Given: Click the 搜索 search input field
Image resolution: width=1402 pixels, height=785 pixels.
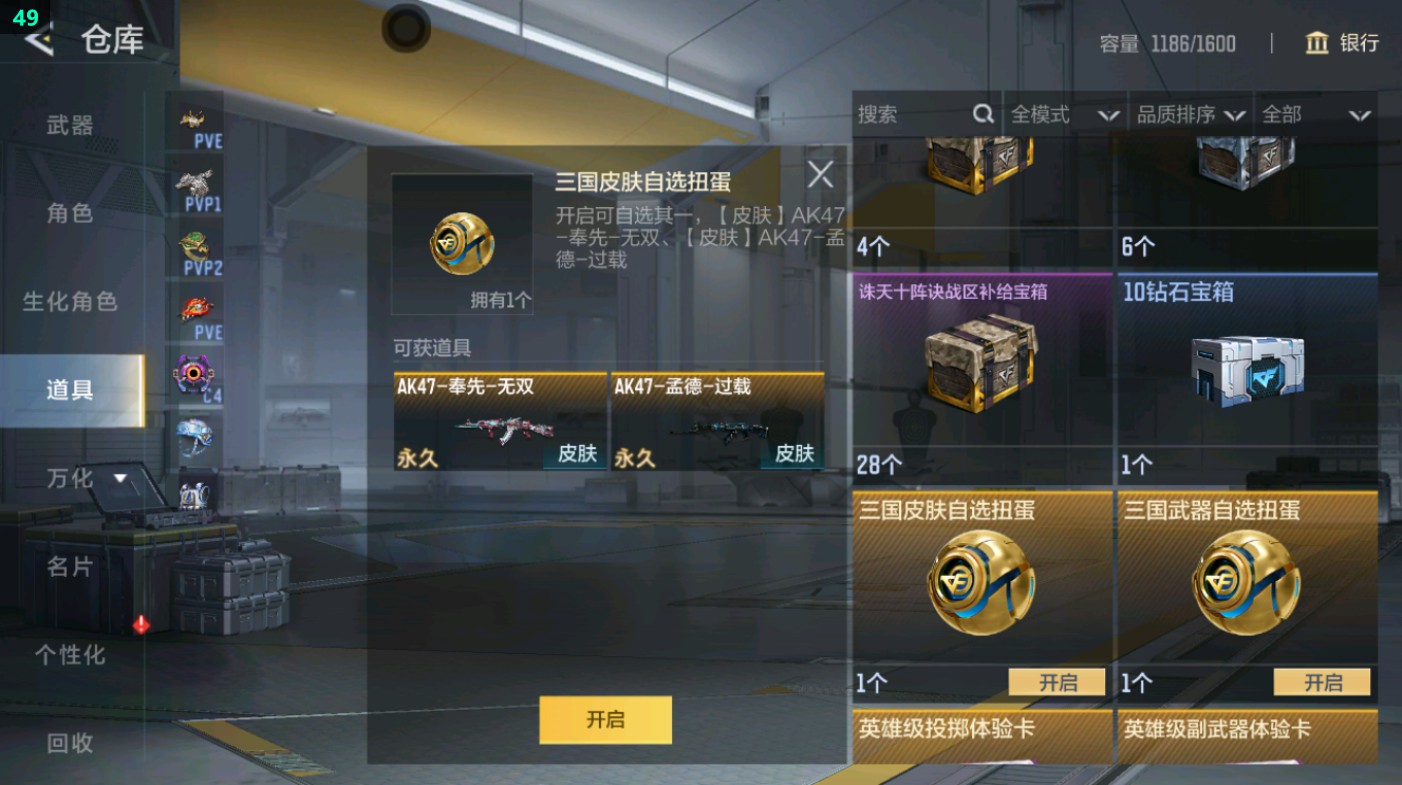Looking at the screenshot, I should 910,114.
